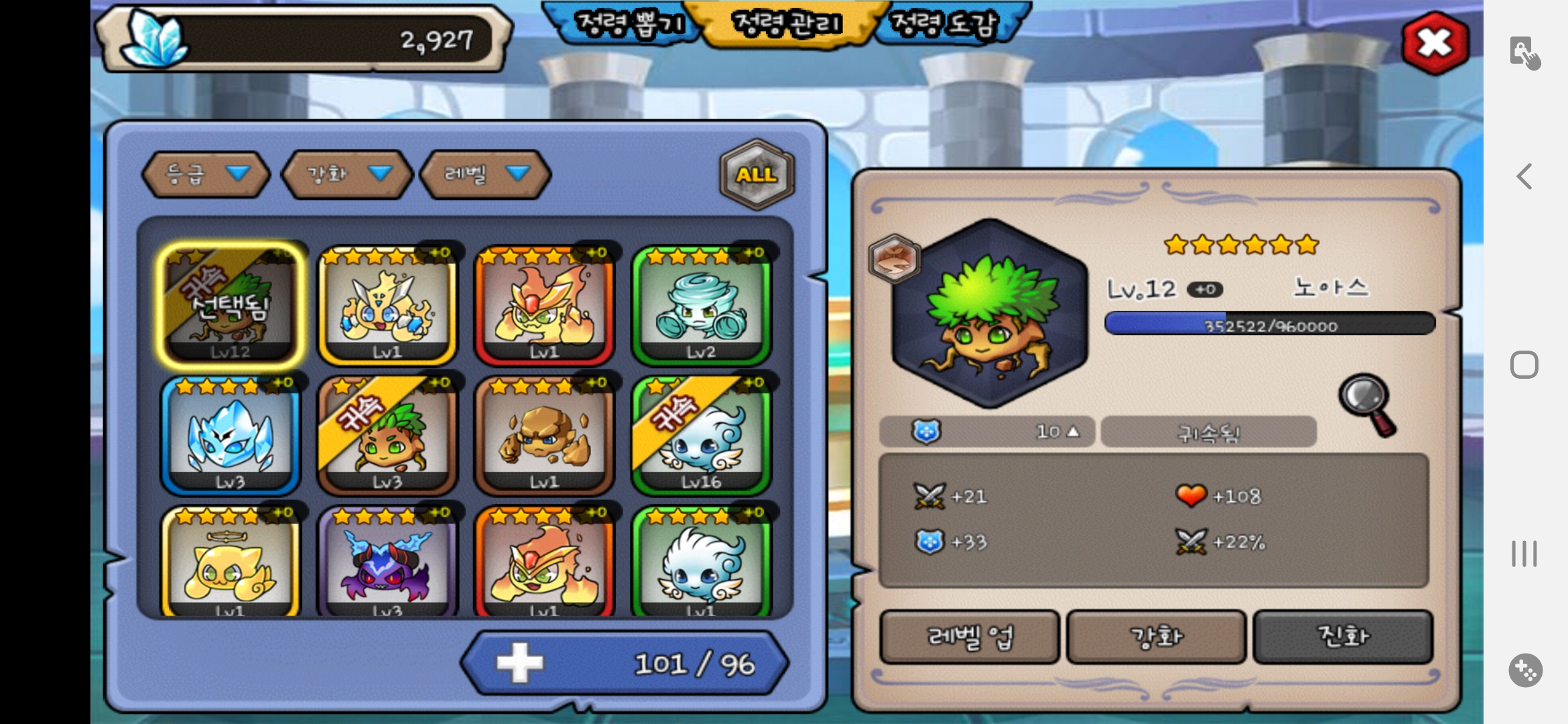Close the spirit management screen
Viewport: 1568px width, 724px height.
pos(1435,43)
